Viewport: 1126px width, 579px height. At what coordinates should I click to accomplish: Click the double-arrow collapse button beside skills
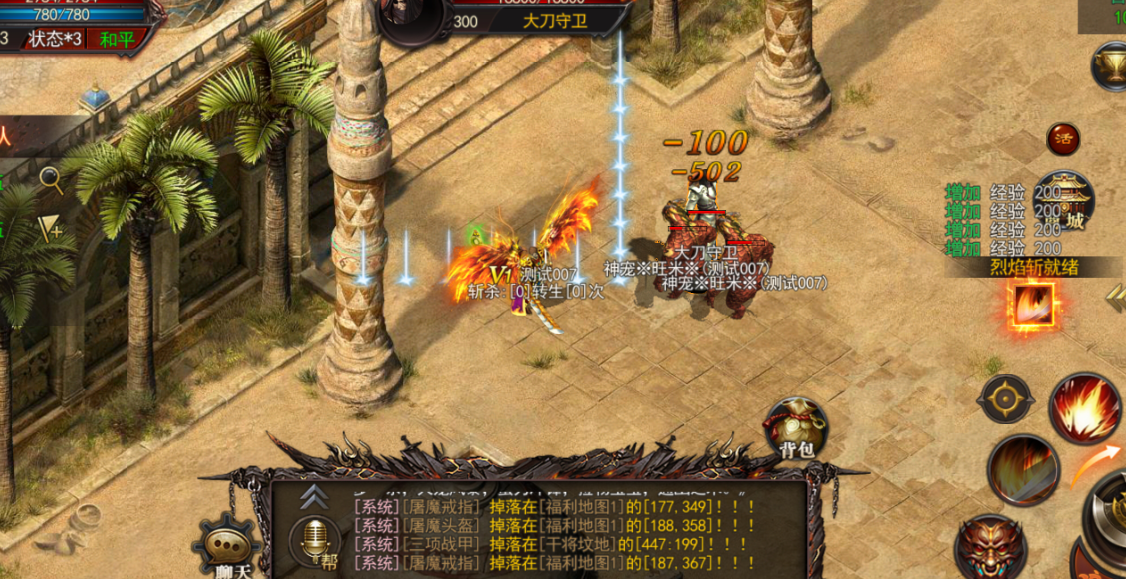pyautogui.click(x=1114, y=297)
